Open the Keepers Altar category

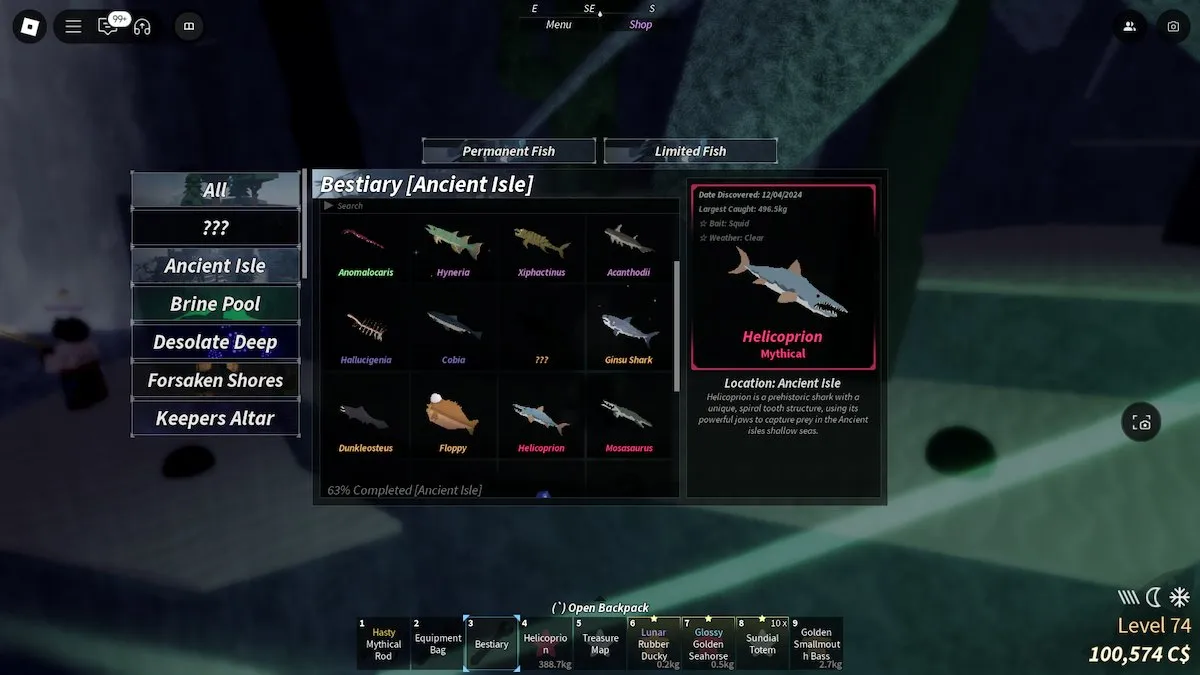click(x=215, y=418)
